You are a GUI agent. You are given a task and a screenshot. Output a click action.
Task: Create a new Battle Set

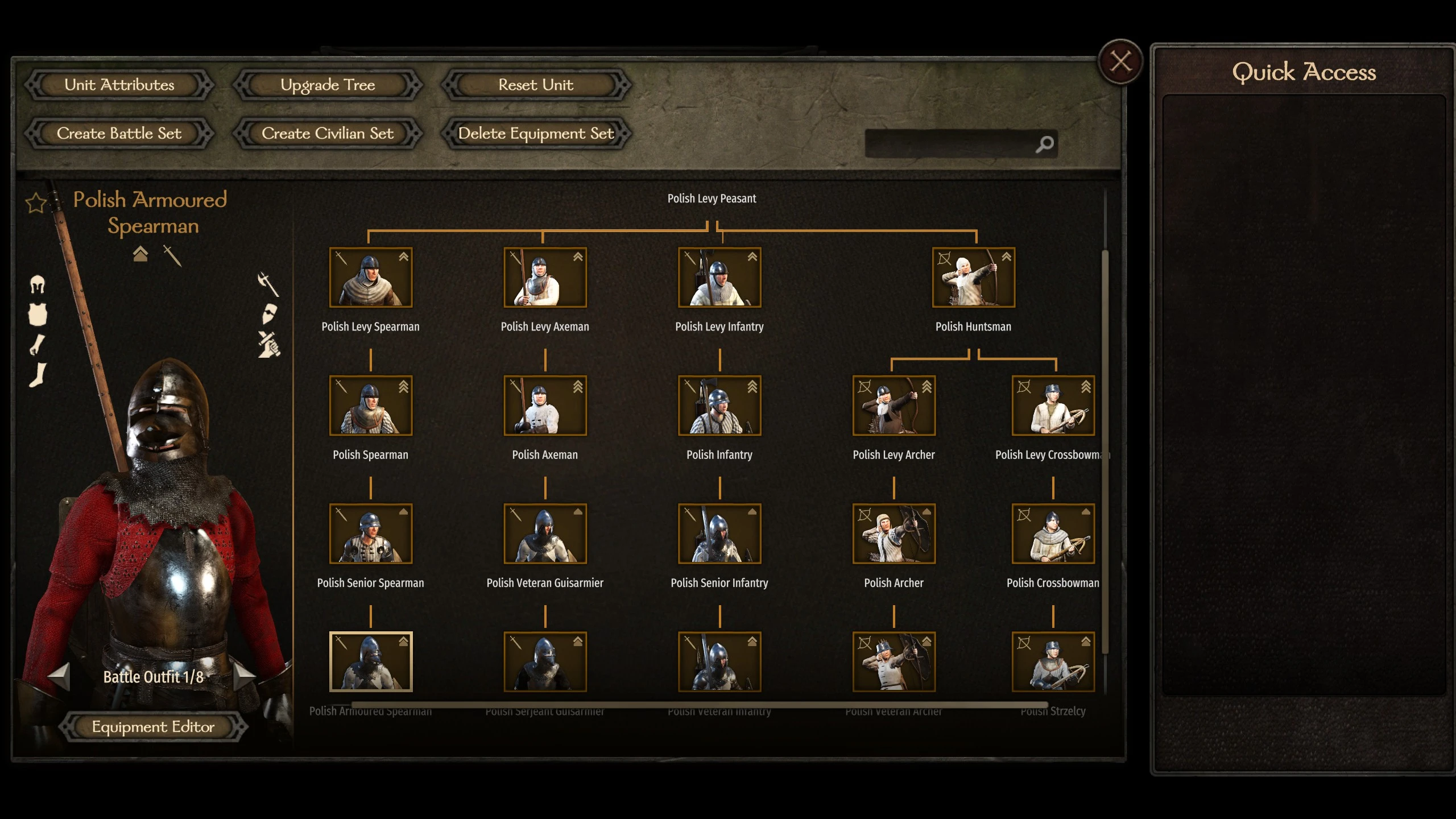click(x=119, y=134)
